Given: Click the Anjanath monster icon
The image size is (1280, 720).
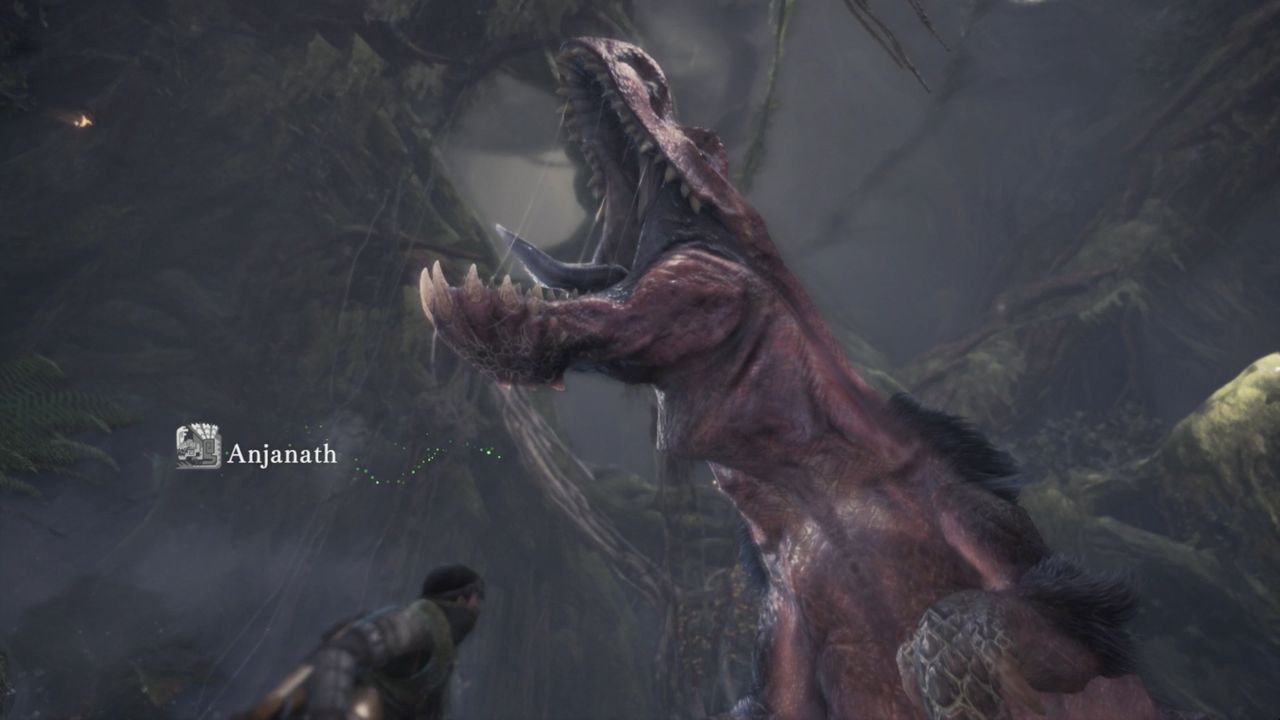Looking at the screenshot, I should (x=198, y=446).
